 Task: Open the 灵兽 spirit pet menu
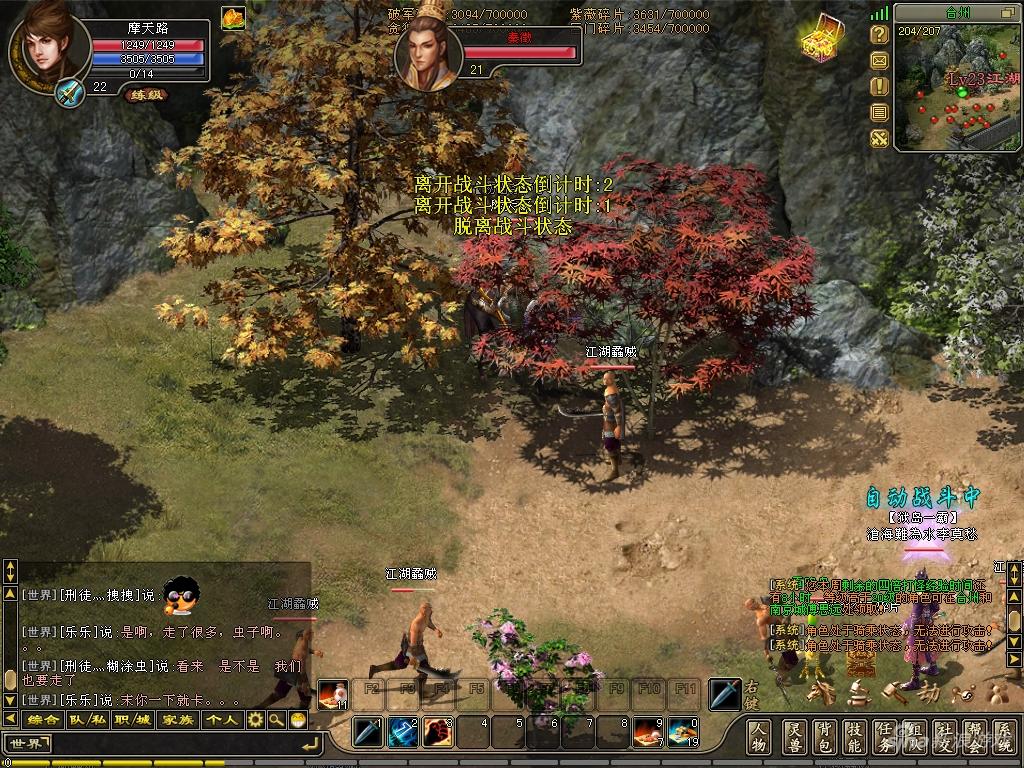coord(793,736)
